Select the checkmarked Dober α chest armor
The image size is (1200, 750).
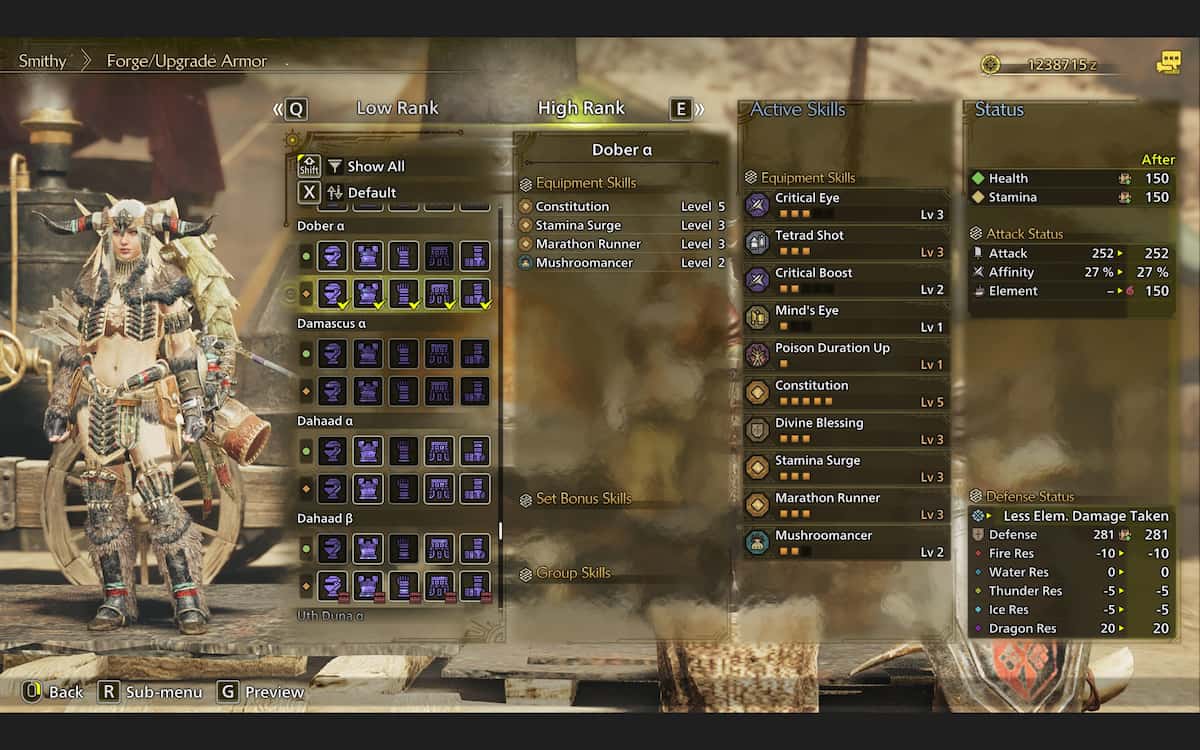[368, 293]
